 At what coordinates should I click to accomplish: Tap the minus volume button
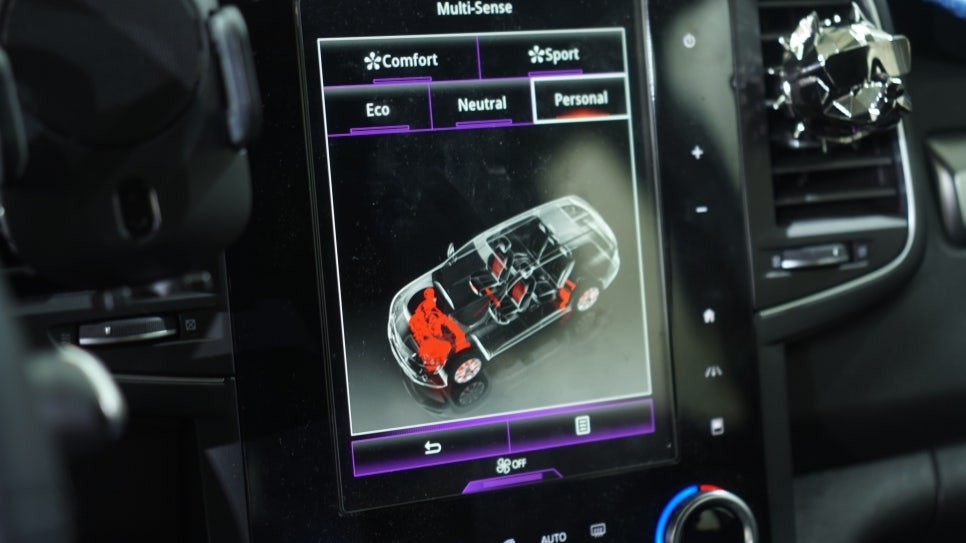701,210
